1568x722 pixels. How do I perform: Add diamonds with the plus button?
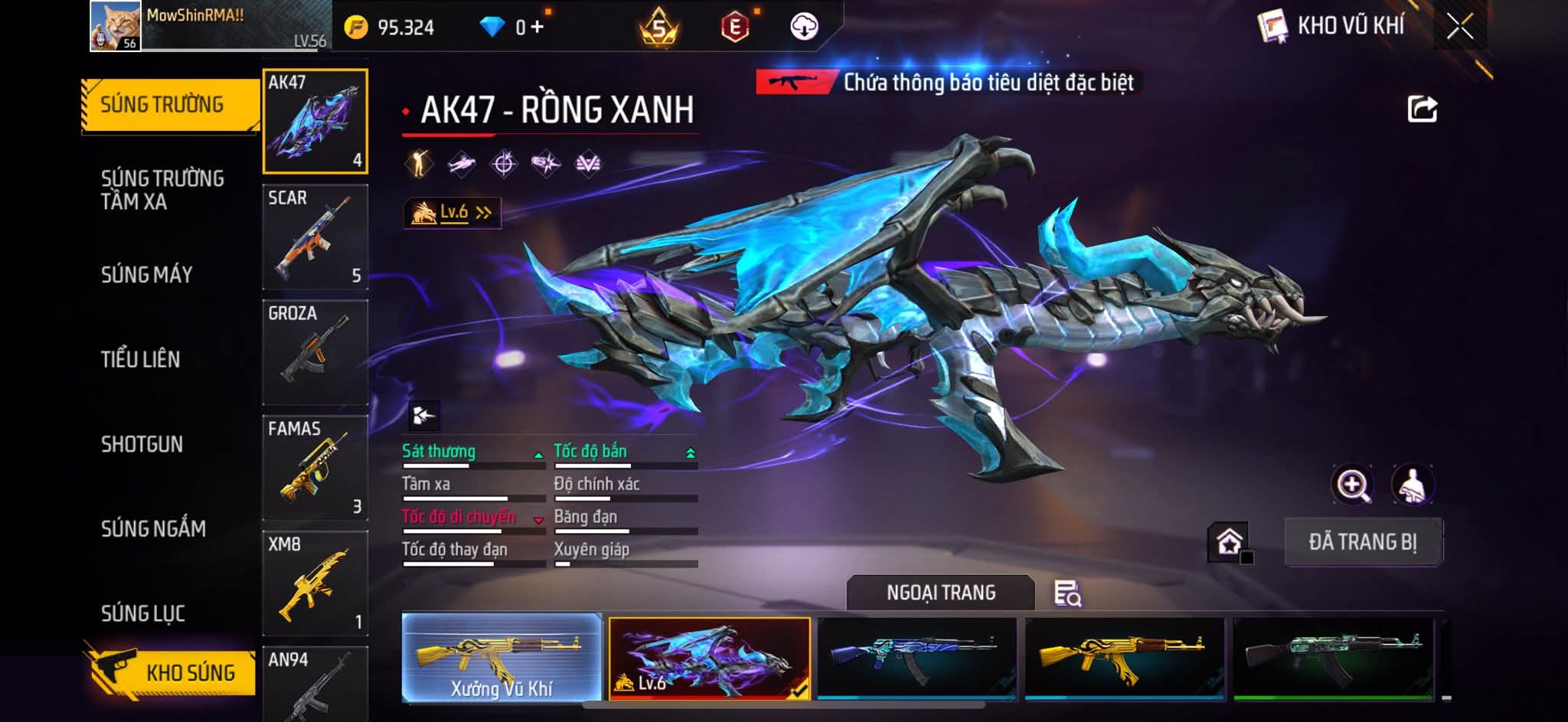point(537,28)
